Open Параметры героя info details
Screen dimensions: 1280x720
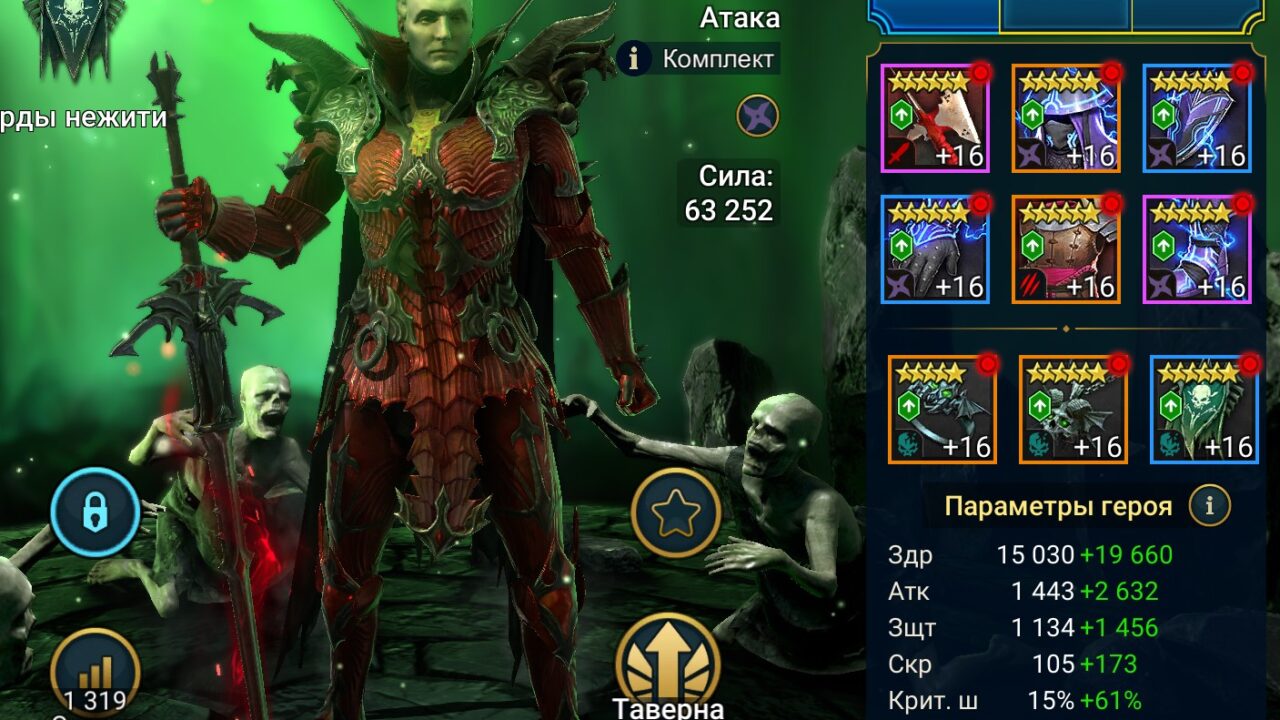(x=1209, y=507)
